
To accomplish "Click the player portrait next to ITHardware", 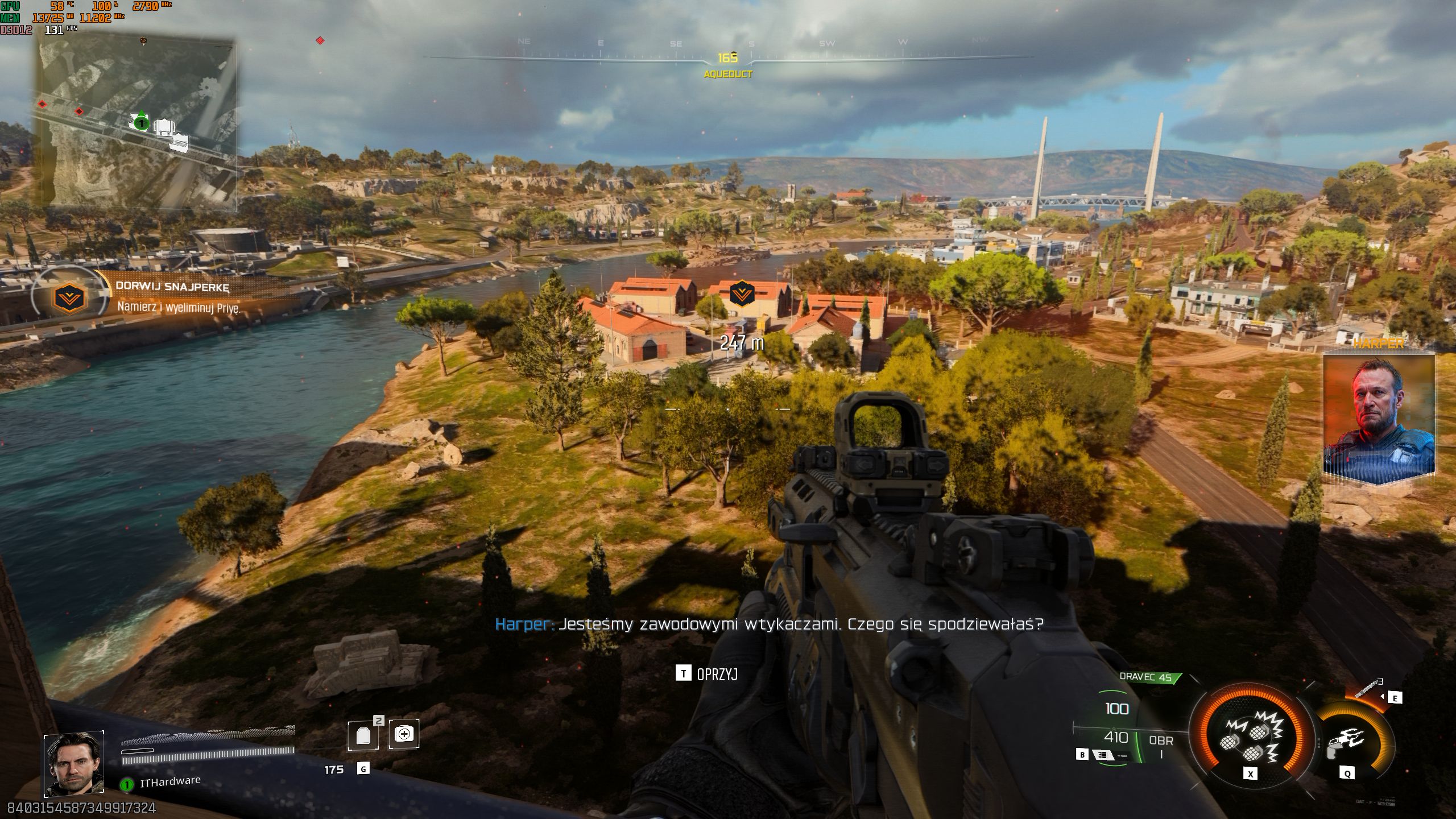I will coord(74,763).
